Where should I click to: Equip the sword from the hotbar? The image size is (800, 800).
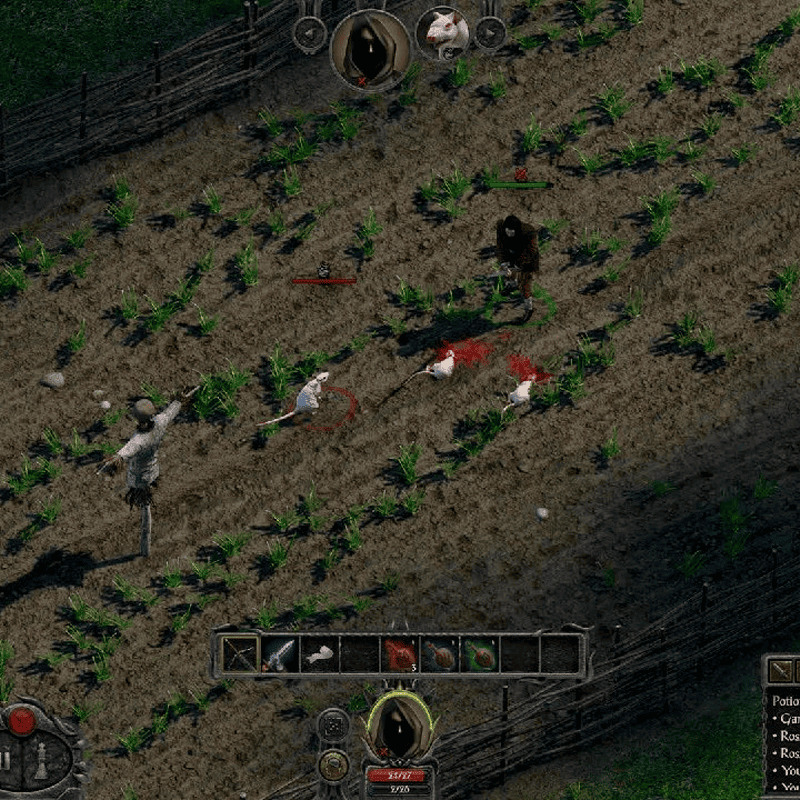280,654
